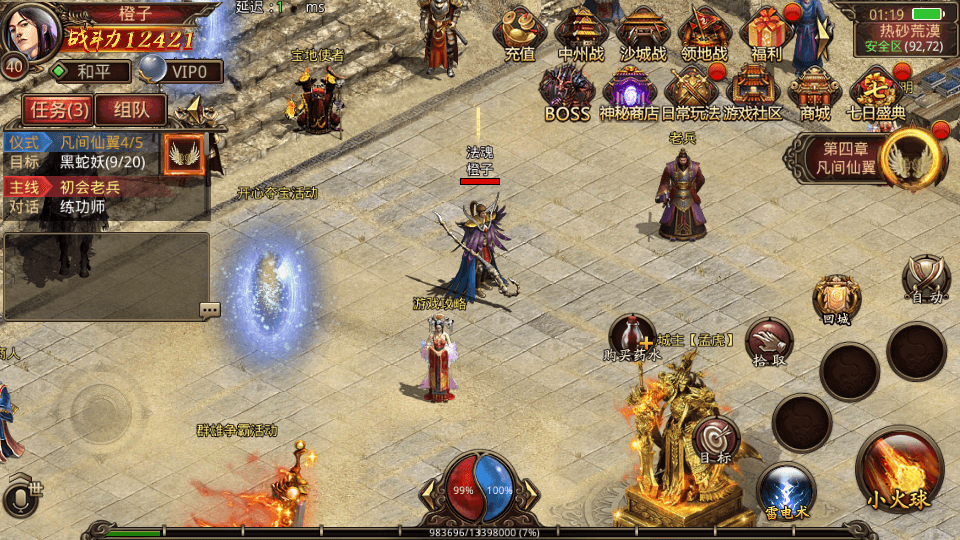960x540 pixels.
Task: Open the 福利 gift rewards
Action: coord(766,33)
